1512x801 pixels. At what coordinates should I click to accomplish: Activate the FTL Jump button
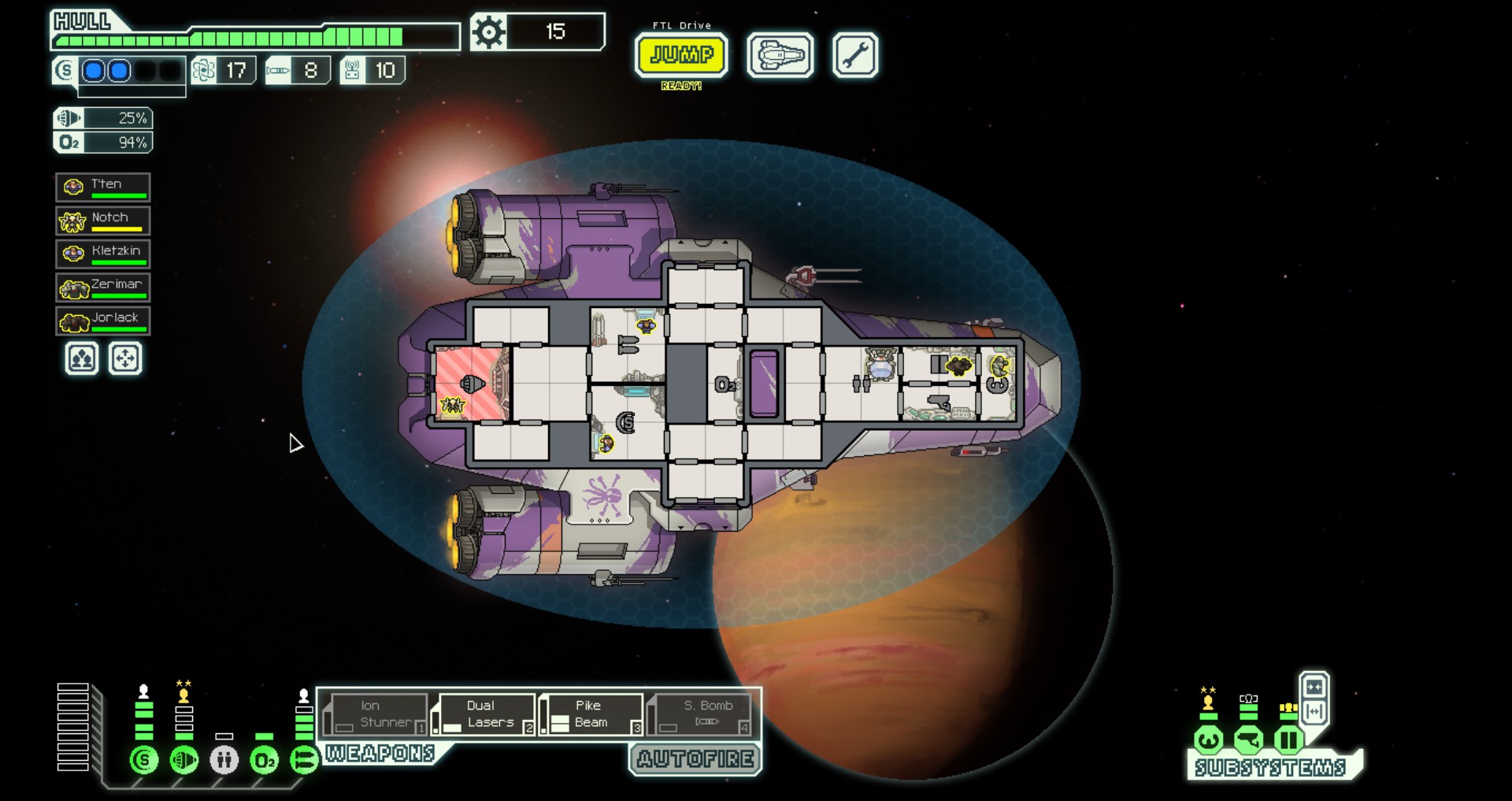(x=681, y=55)
